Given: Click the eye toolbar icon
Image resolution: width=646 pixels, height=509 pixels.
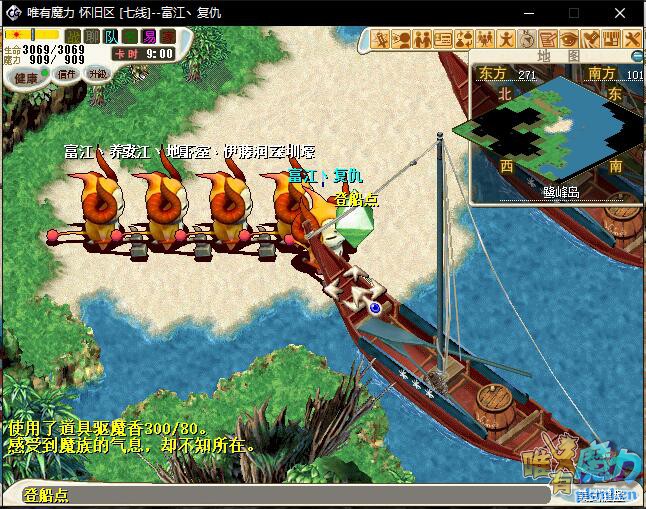Looking at the screenshot, I should (570, 39).
